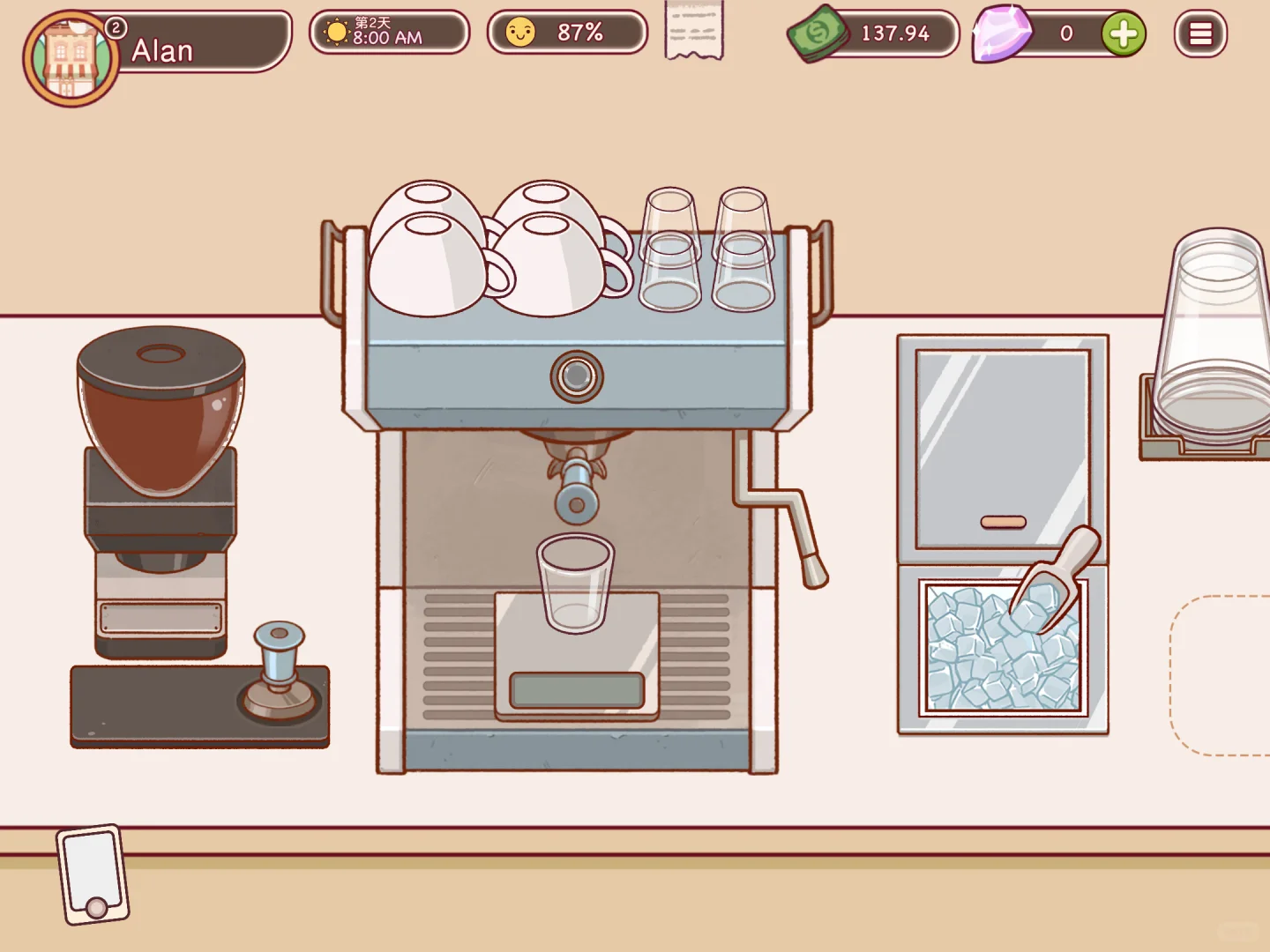Open the hamburger menu button
This screenshot has width=1270, height=952.
(x=1200, y=34)
